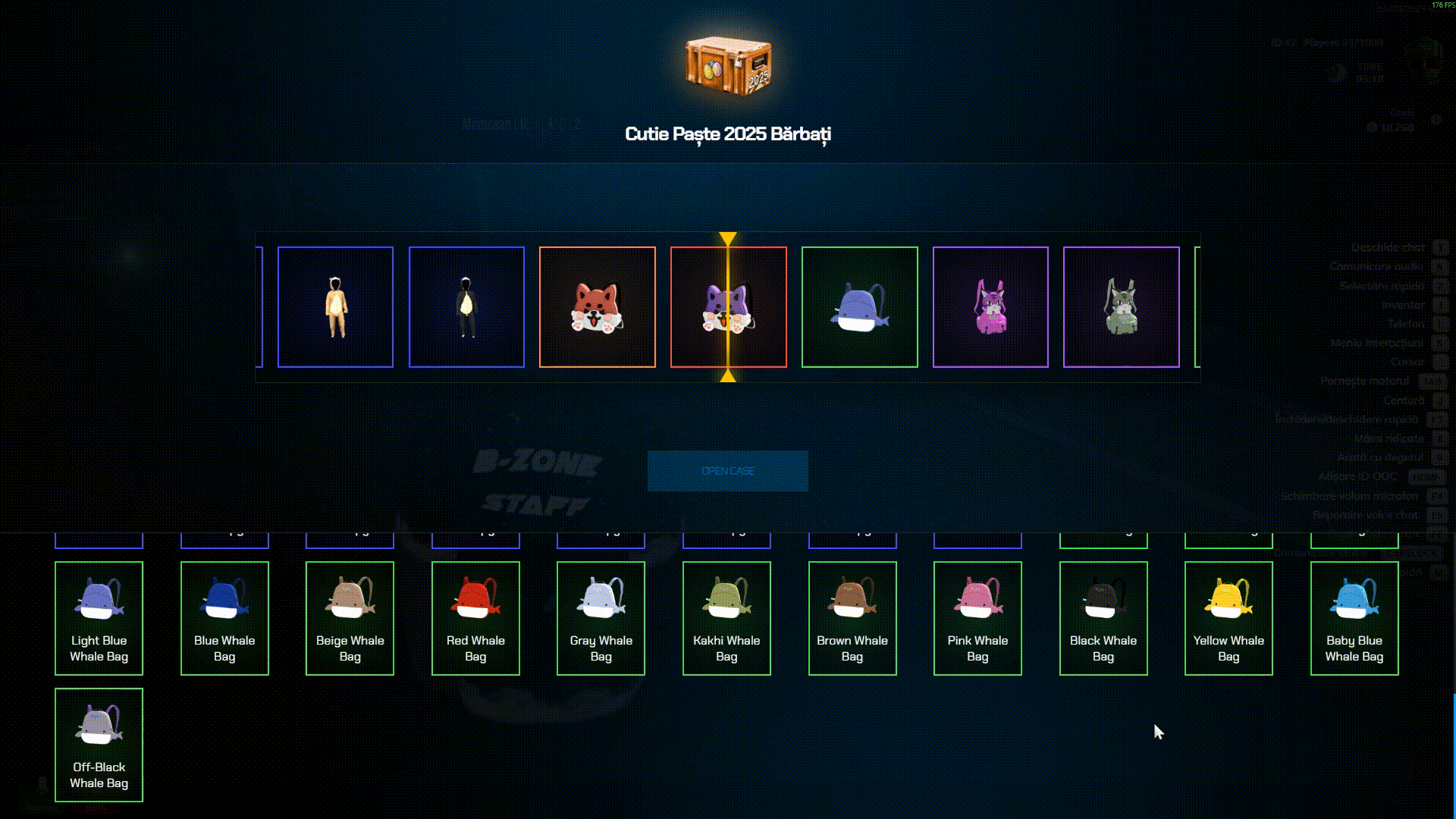Click the Gray Whale Bag tile

coord(601,618)
